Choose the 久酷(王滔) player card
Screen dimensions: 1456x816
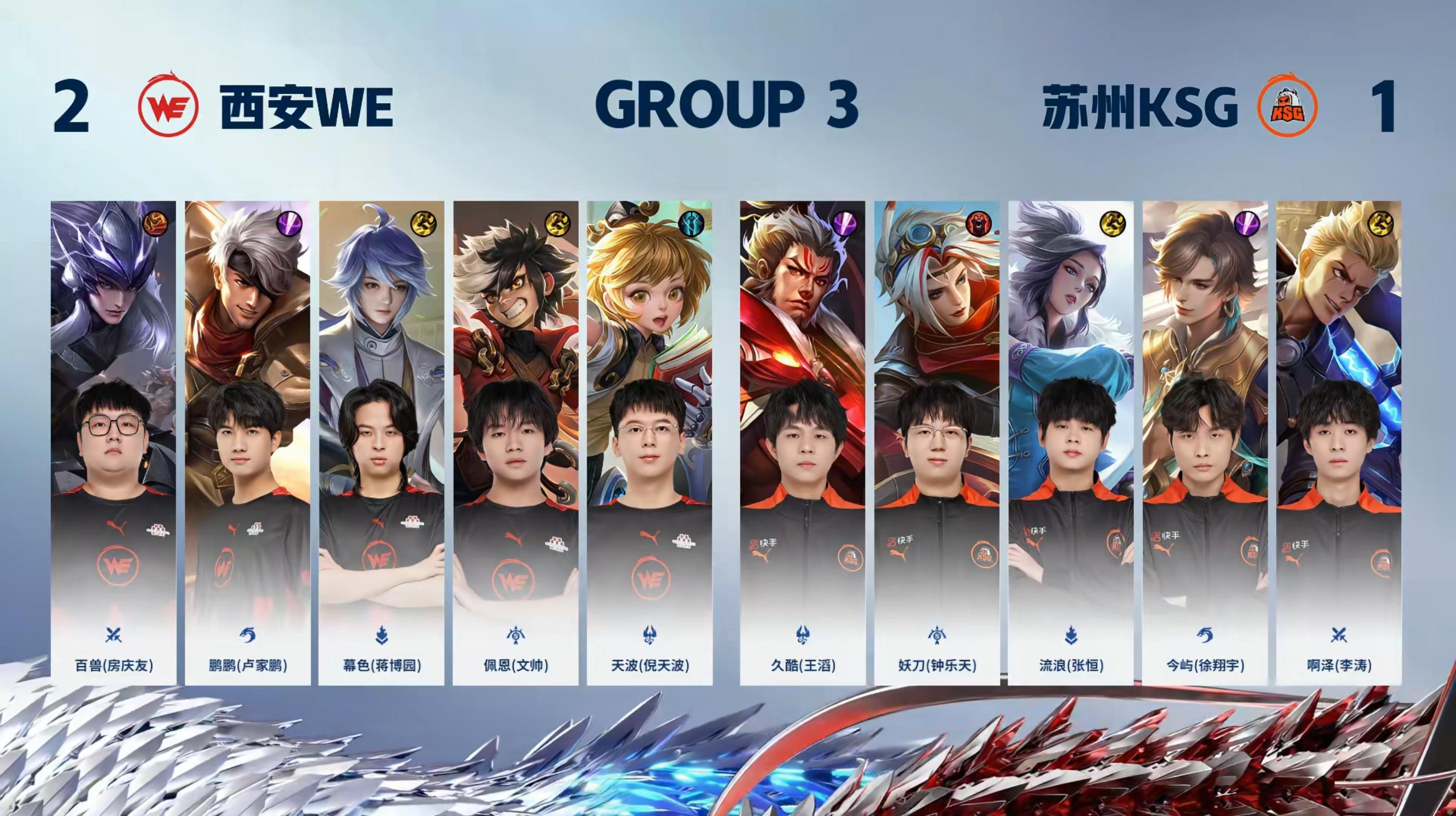click(x=802, y=443)
